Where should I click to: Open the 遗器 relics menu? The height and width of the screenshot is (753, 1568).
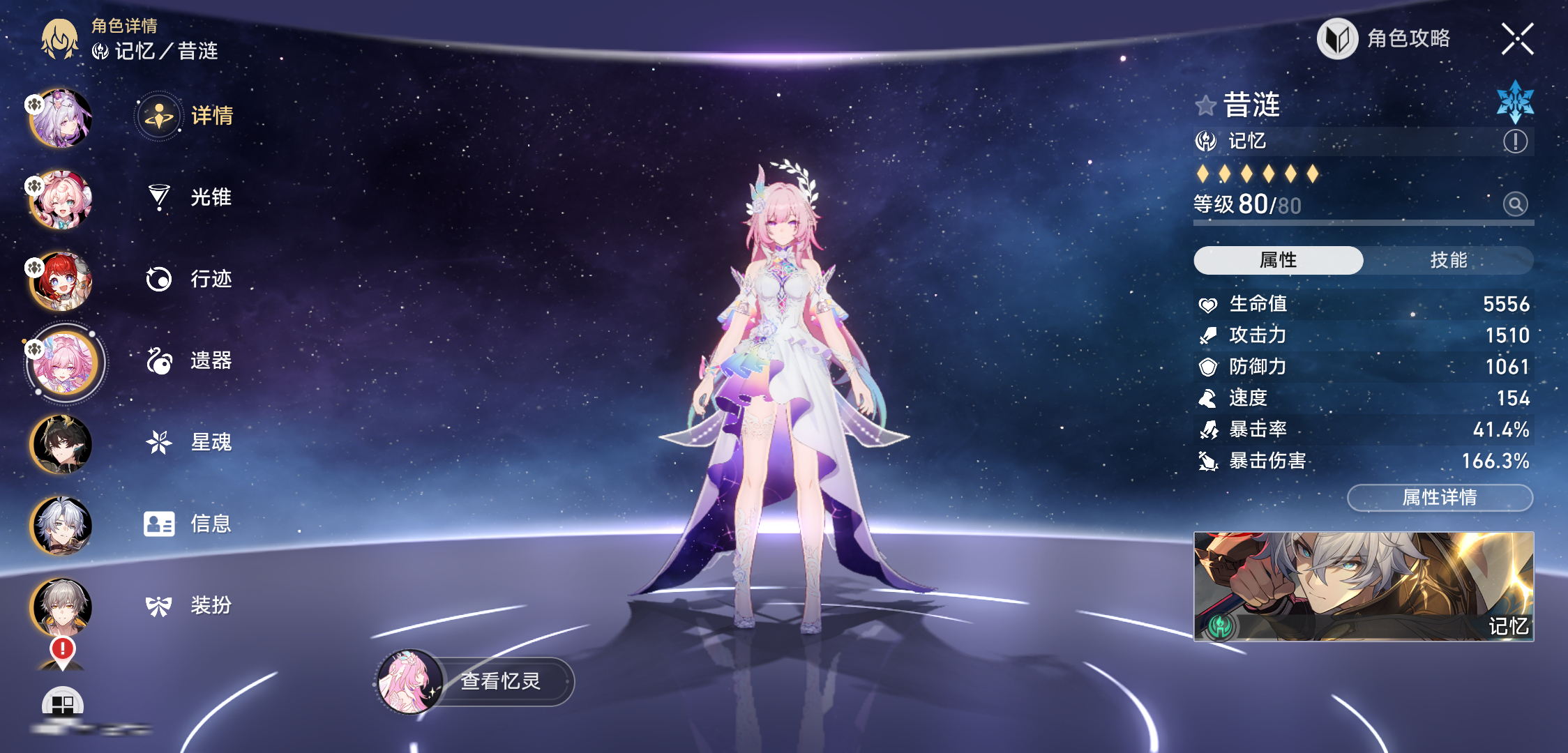coord(188,360)
